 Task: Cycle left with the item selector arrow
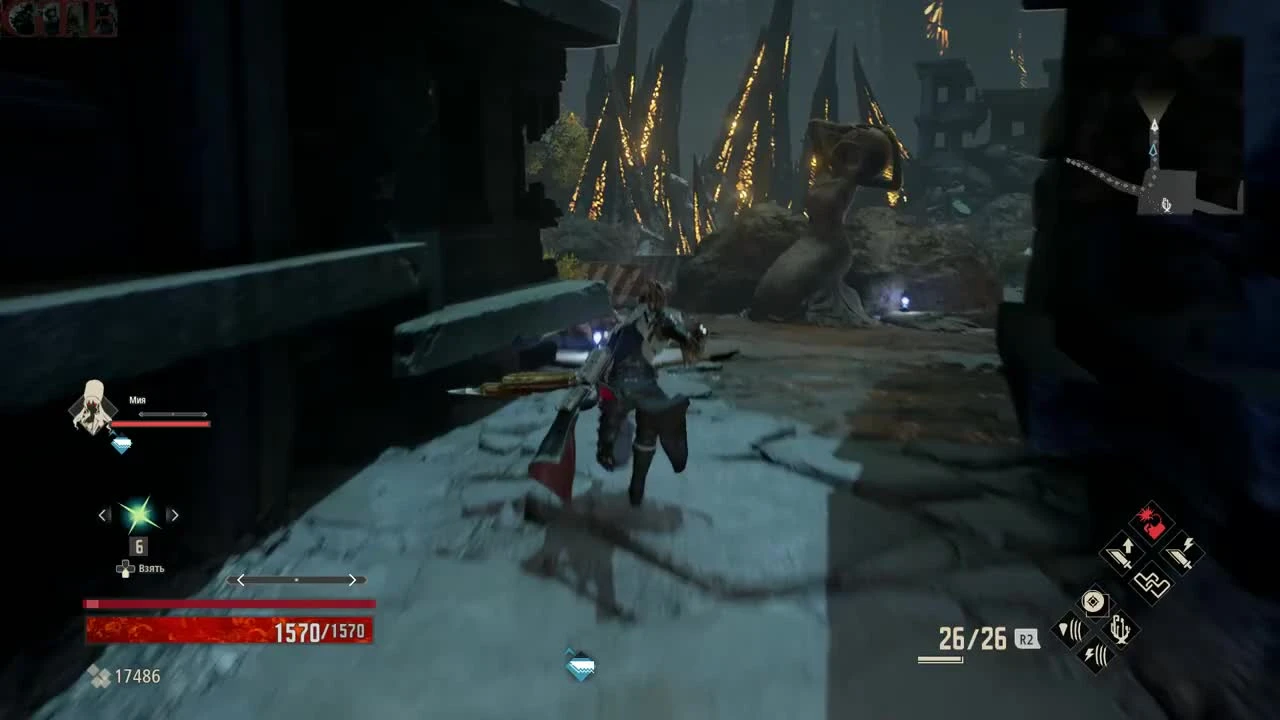tap(102, 513)
